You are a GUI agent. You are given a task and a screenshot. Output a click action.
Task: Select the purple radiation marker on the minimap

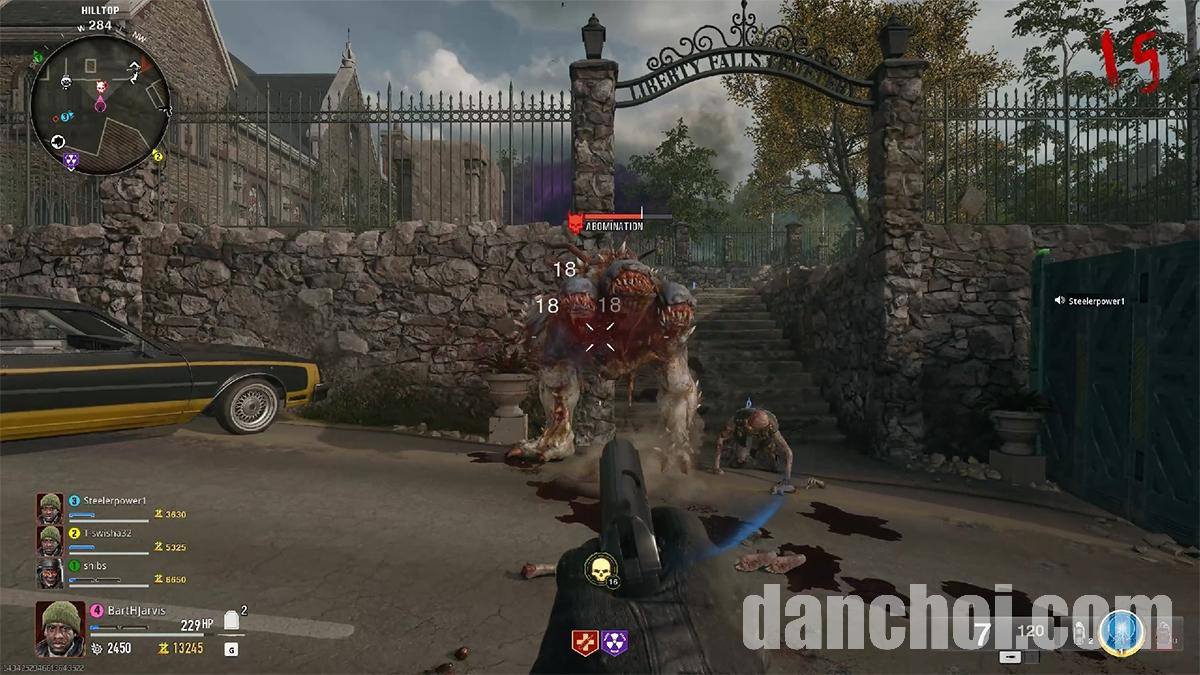(x=70, y=160)
